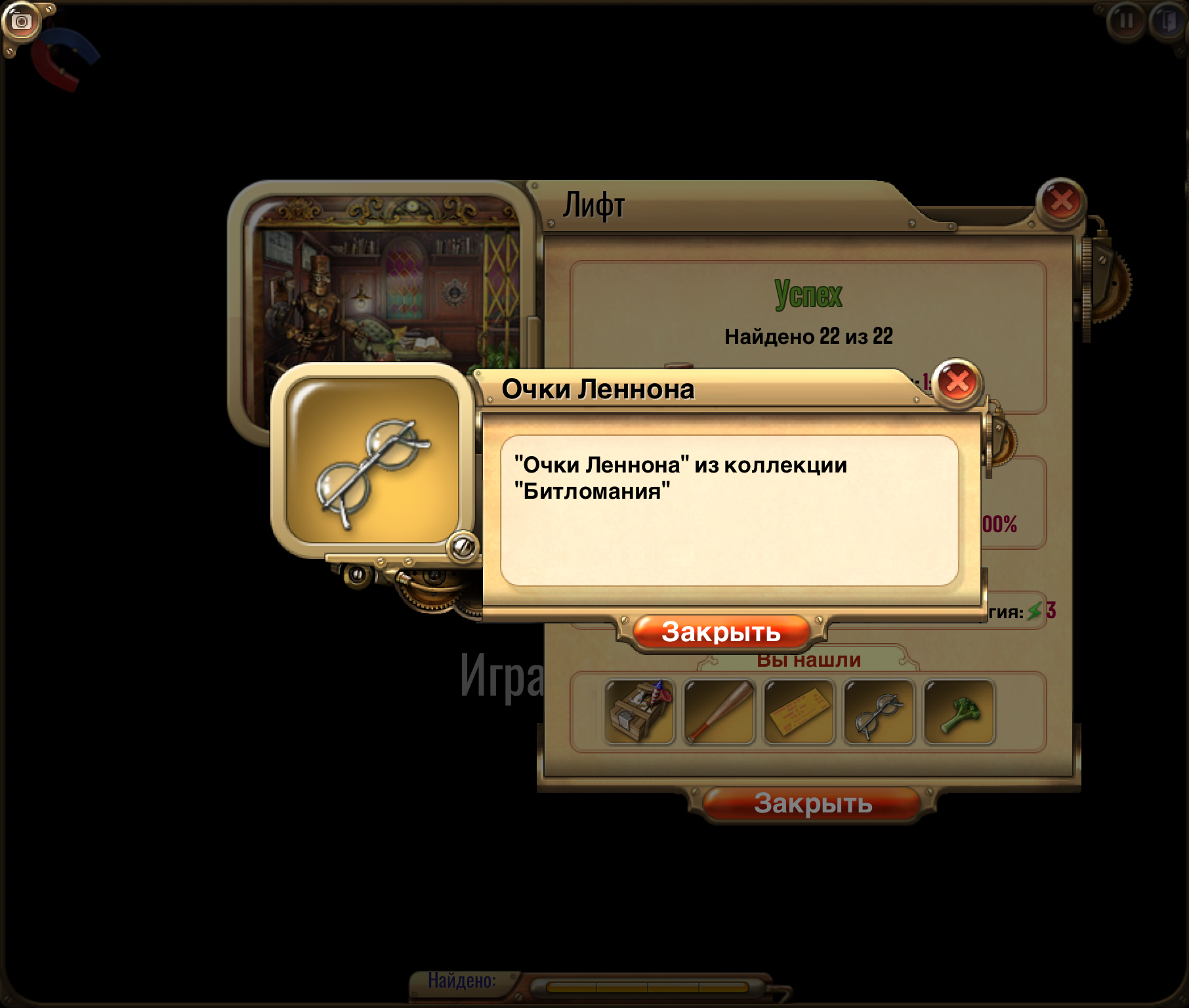The height and width of the screenshot is (1008, 1189).
Task: Activate the magnet tool icon
Action: click(64, 59)
